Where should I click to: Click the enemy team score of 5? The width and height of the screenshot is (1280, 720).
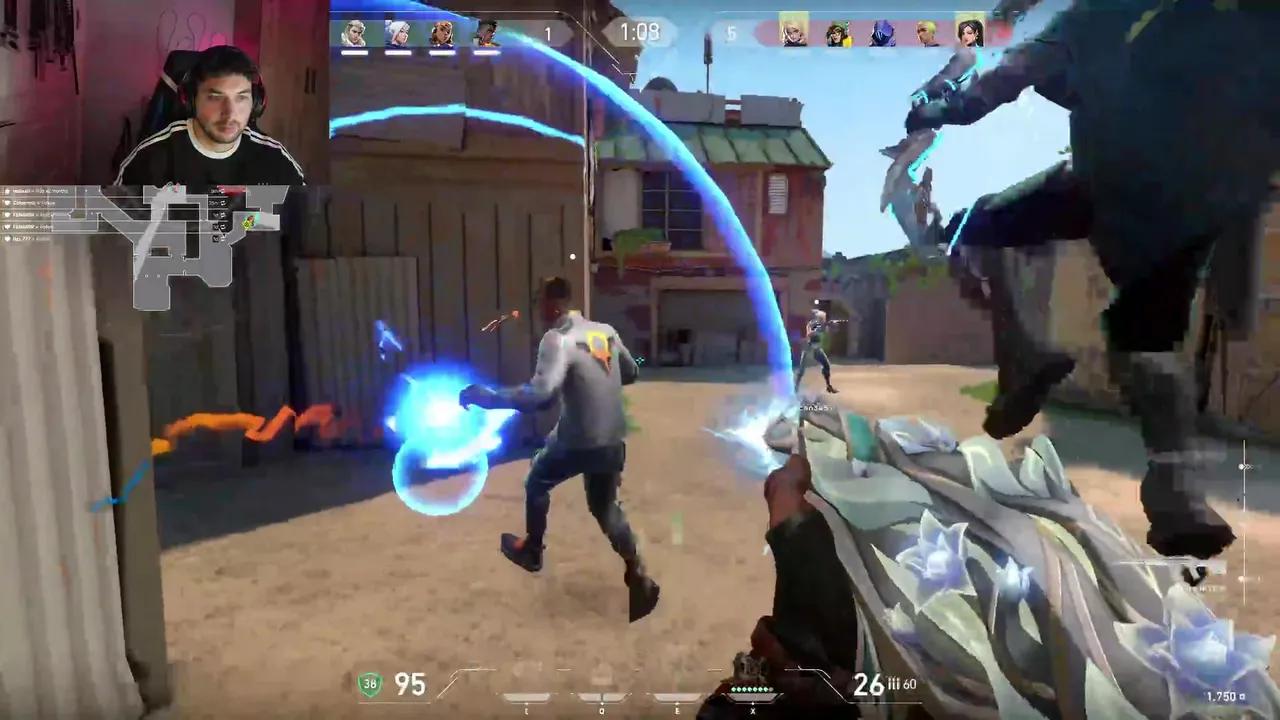pos(732,33)
